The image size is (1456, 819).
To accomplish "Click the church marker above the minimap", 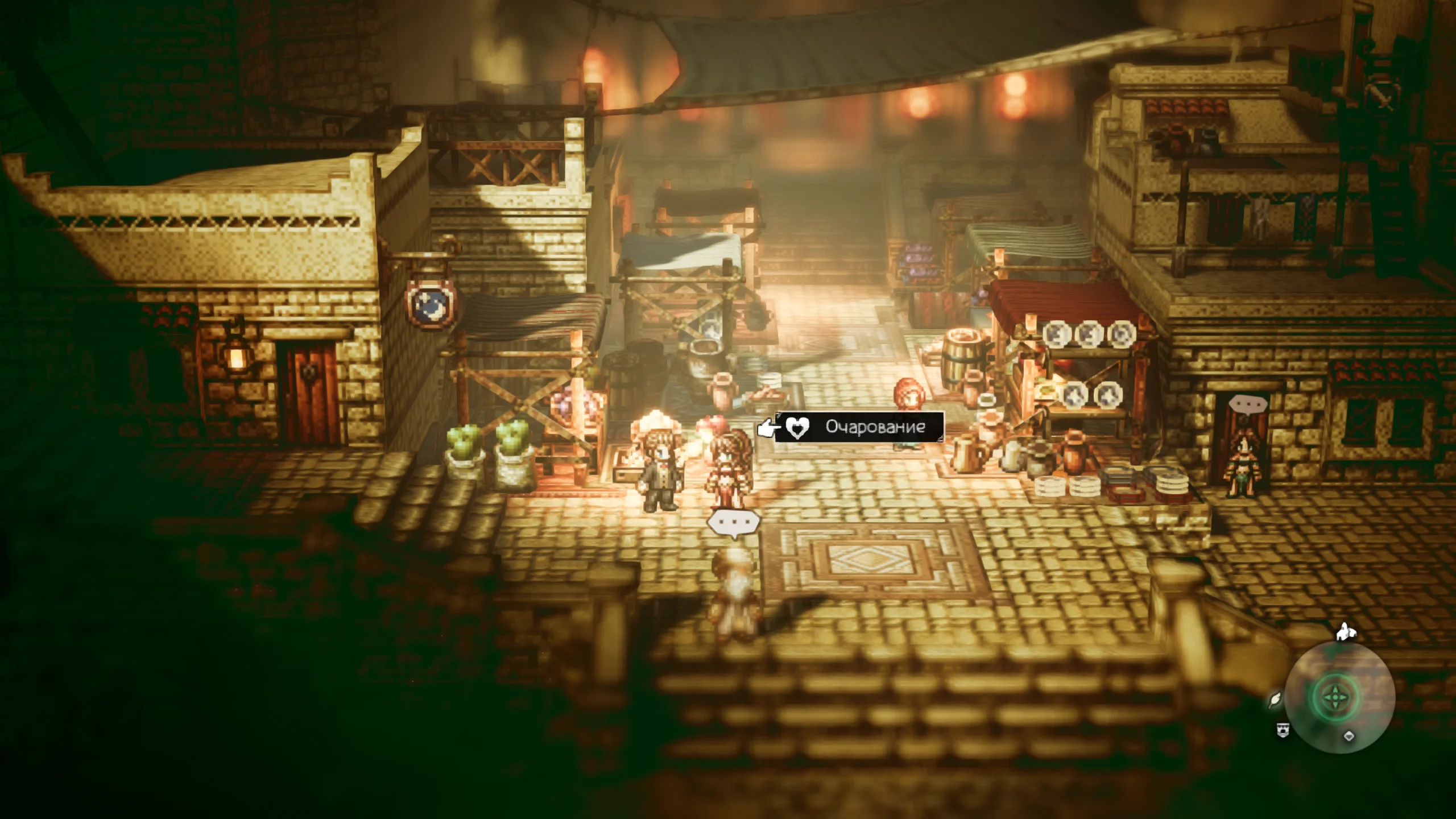I will 1346,631.
